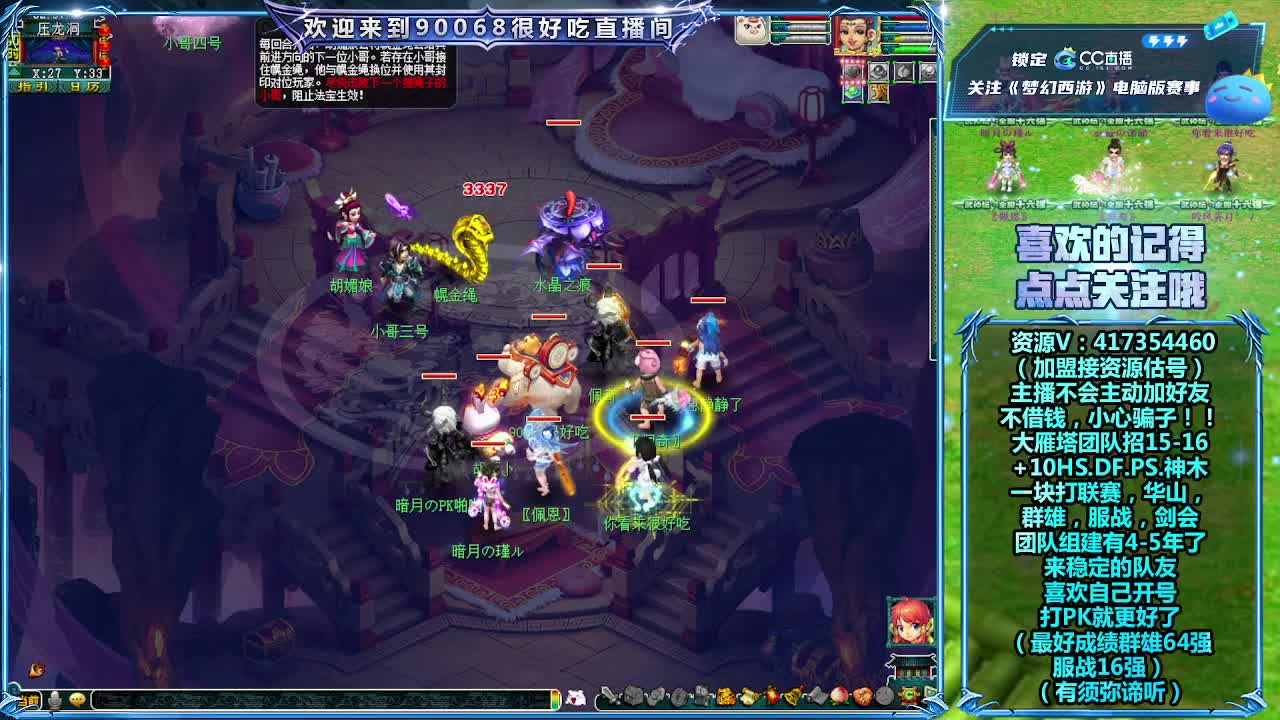Click the blue dice icon in the top-right corner
Viewport: 1280px width, 720px height.
coord(1221,25)
